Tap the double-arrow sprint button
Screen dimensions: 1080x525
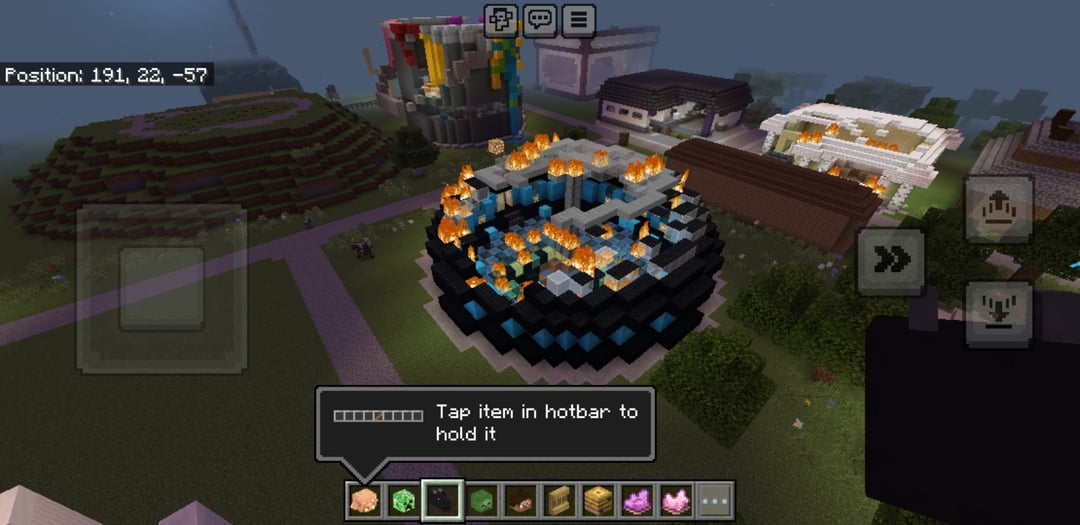coord(891,260)
